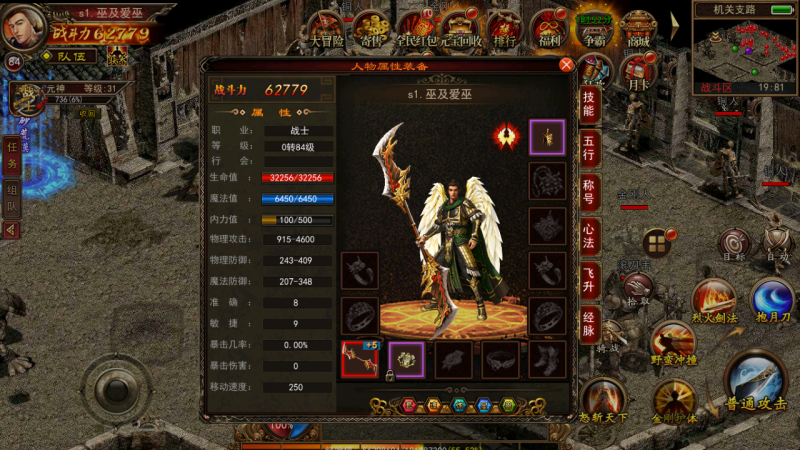
Task: Open the 技能 skills tab
Action: click(x=590, y=104)
